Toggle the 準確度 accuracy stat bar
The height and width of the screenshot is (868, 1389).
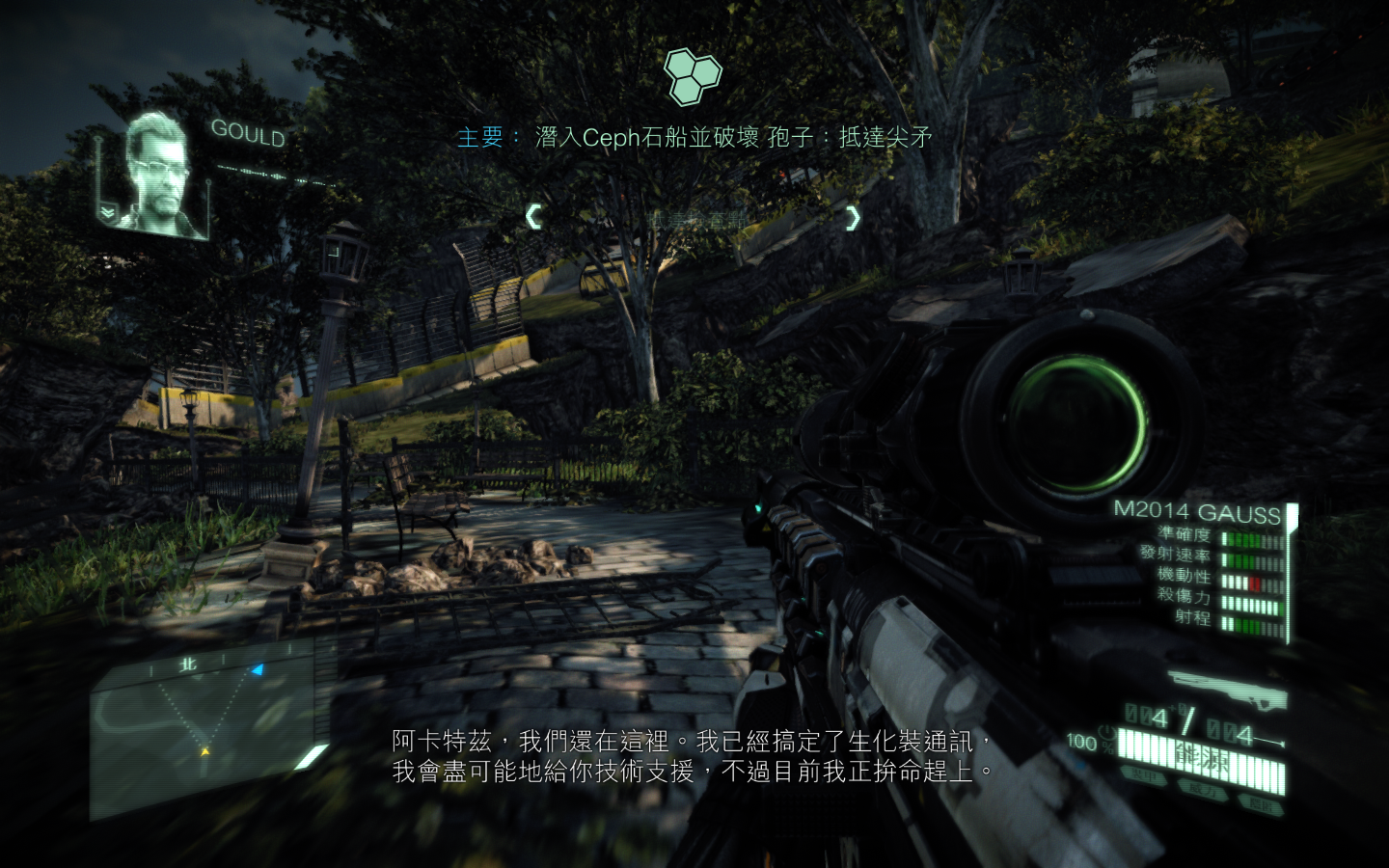click(1251, 538)
